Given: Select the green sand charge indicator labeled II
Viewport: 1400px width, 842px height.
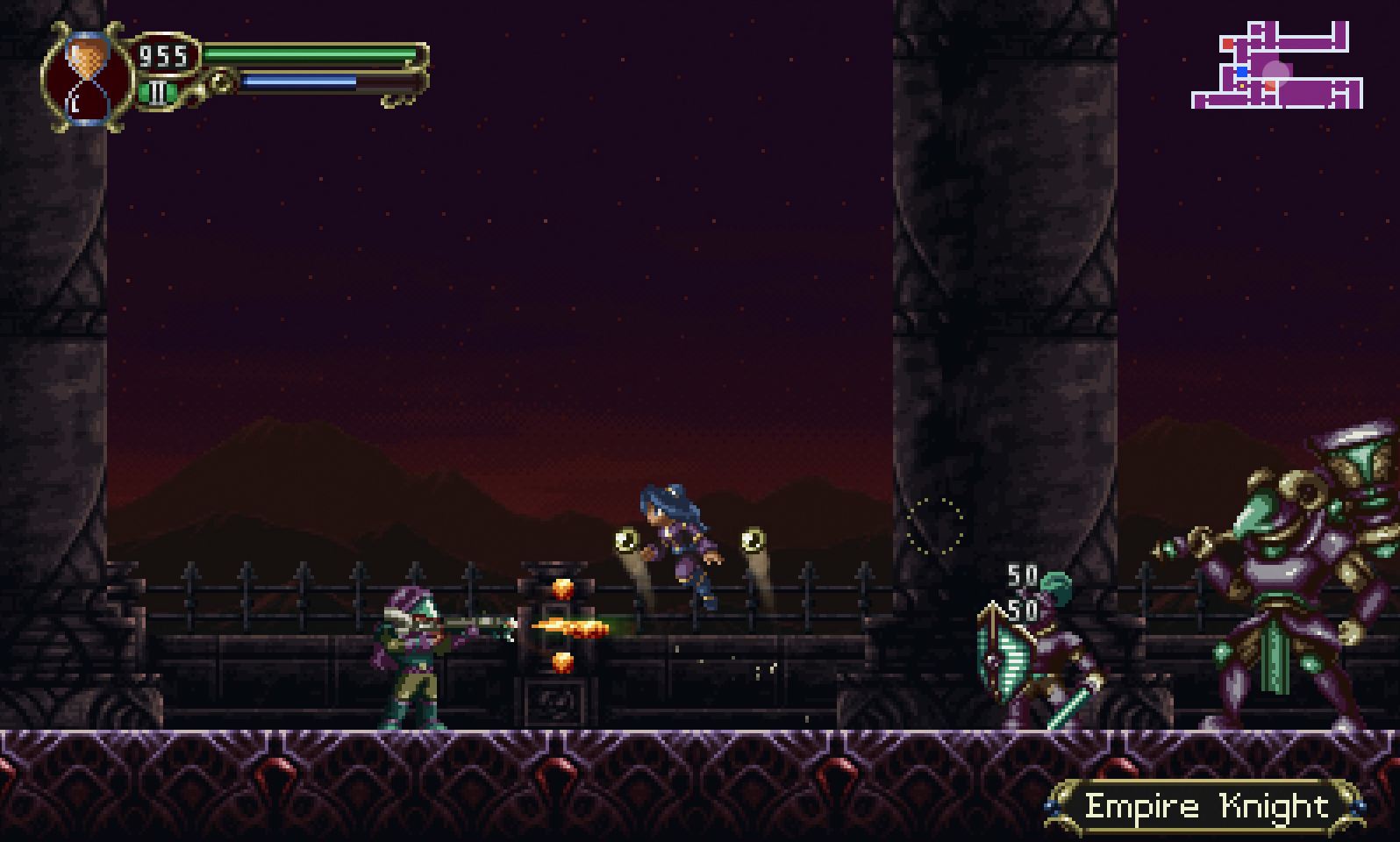Looking at the screenshot, I should click(158, 92).
